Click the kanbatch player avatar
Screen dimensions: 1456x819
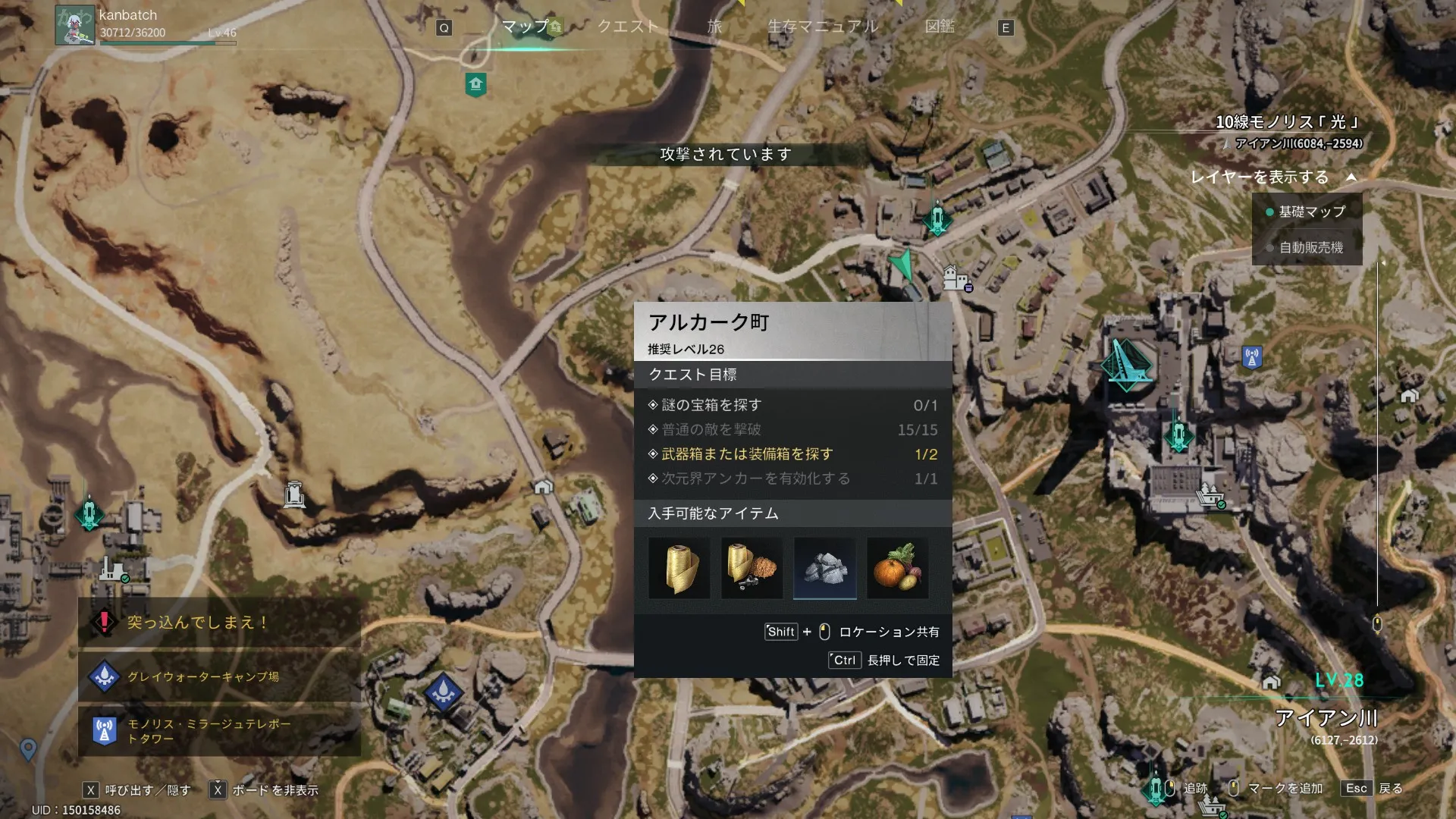[x=74, y=26]
